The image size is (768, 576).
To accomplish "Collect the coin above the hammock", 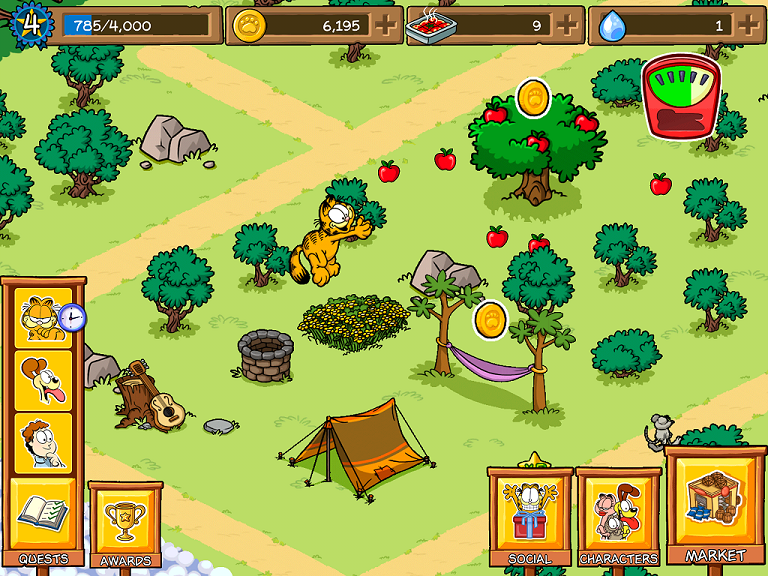I will [x=490, y=320].
